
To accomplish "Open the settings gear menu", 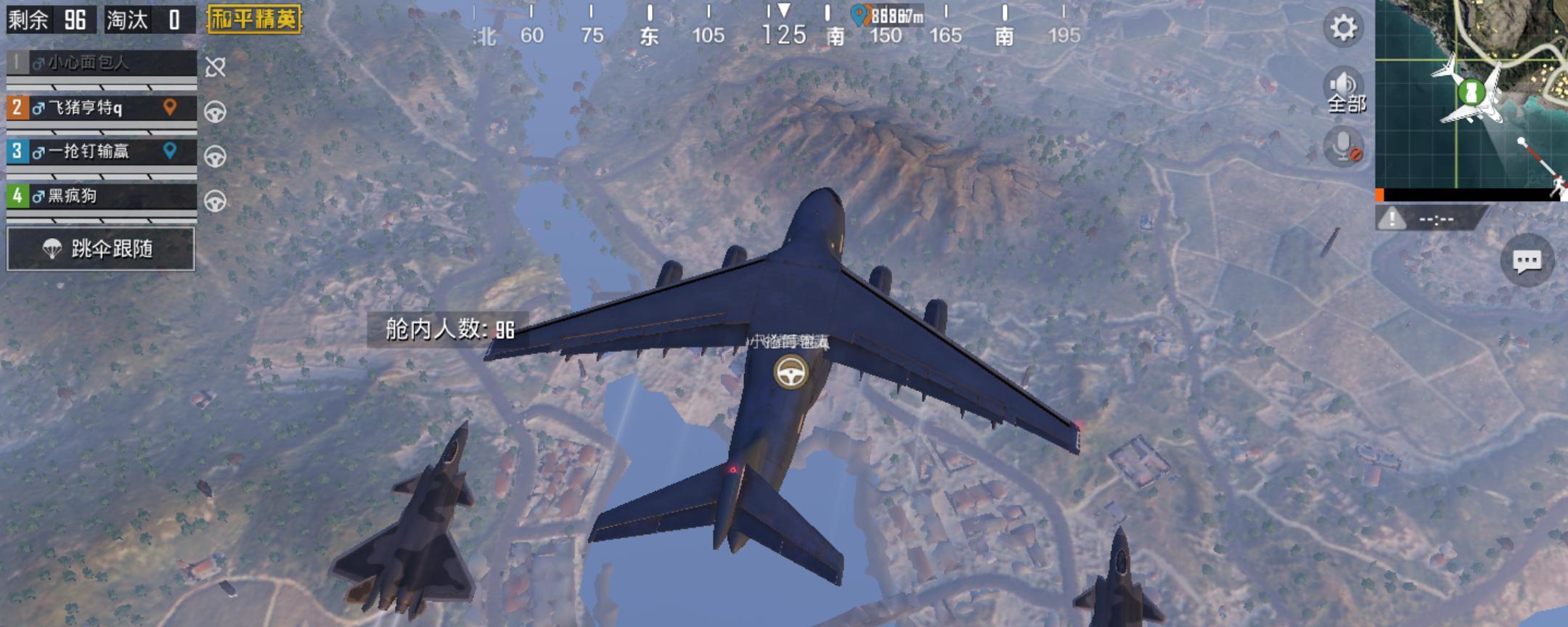I will (x=1343, y=28).
